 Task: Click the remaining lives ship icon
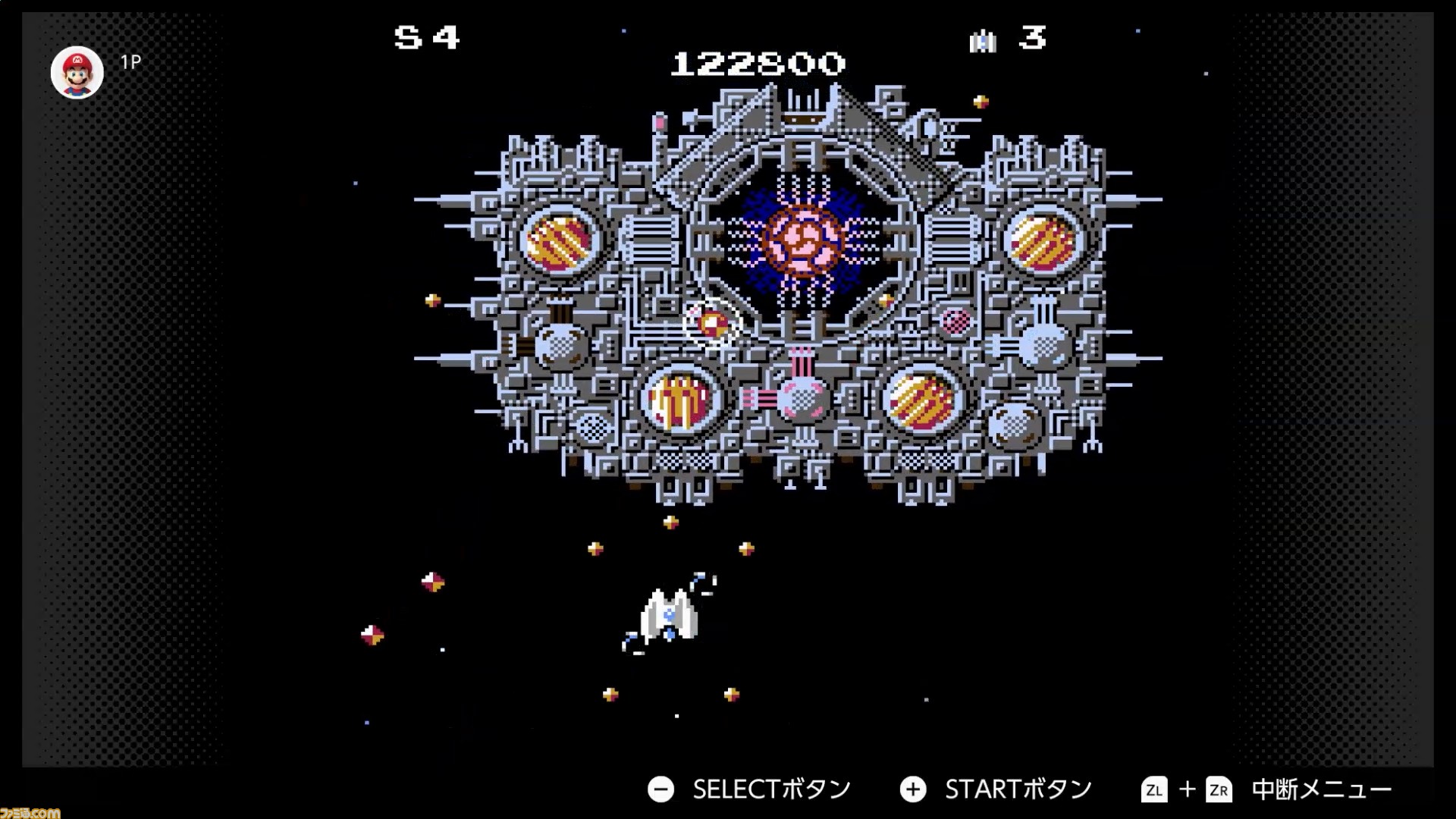[x=983, y=42]
